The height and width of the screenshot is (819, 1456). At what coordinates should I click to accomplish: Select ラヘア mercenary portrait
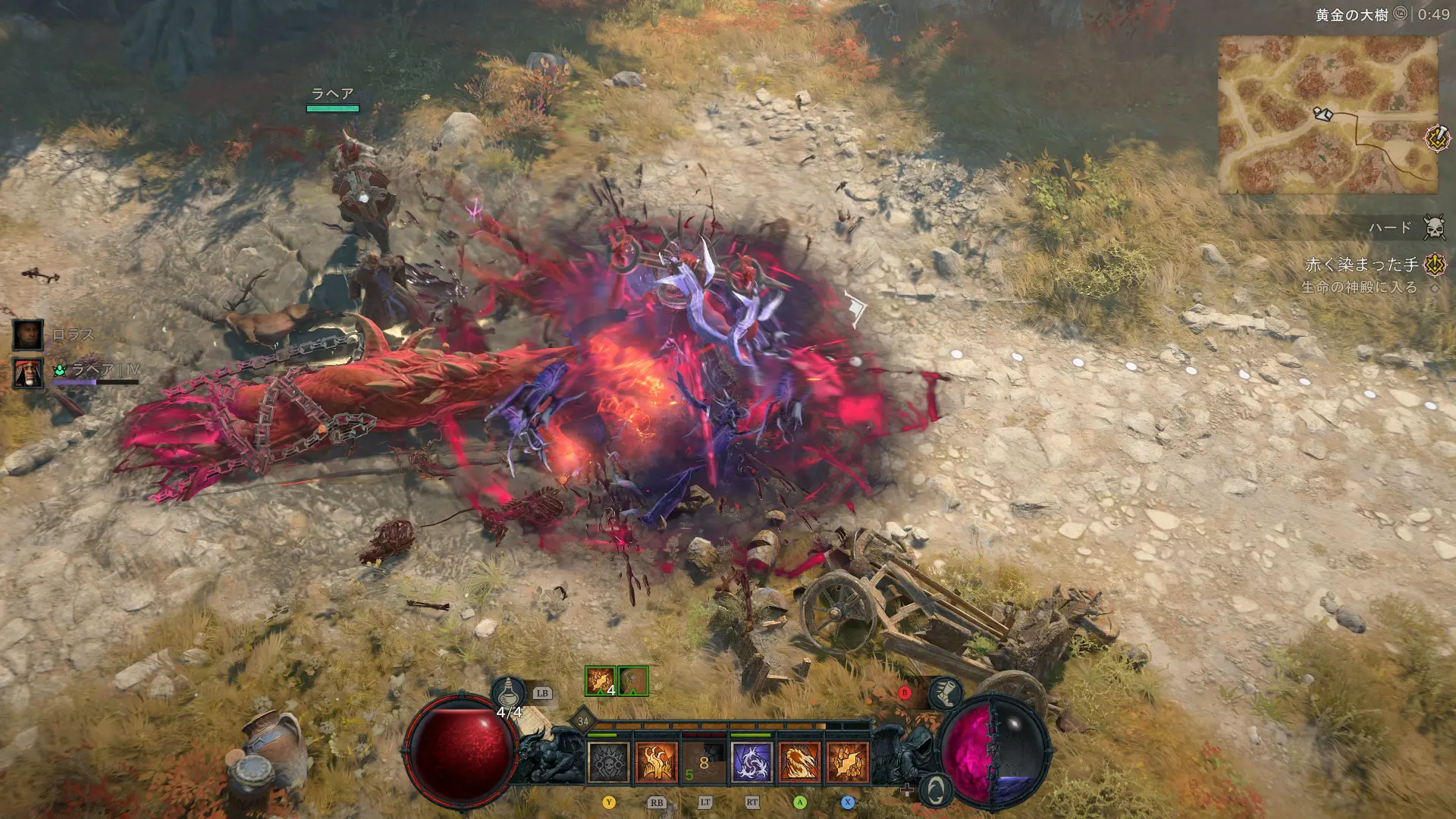pos(28,372)
